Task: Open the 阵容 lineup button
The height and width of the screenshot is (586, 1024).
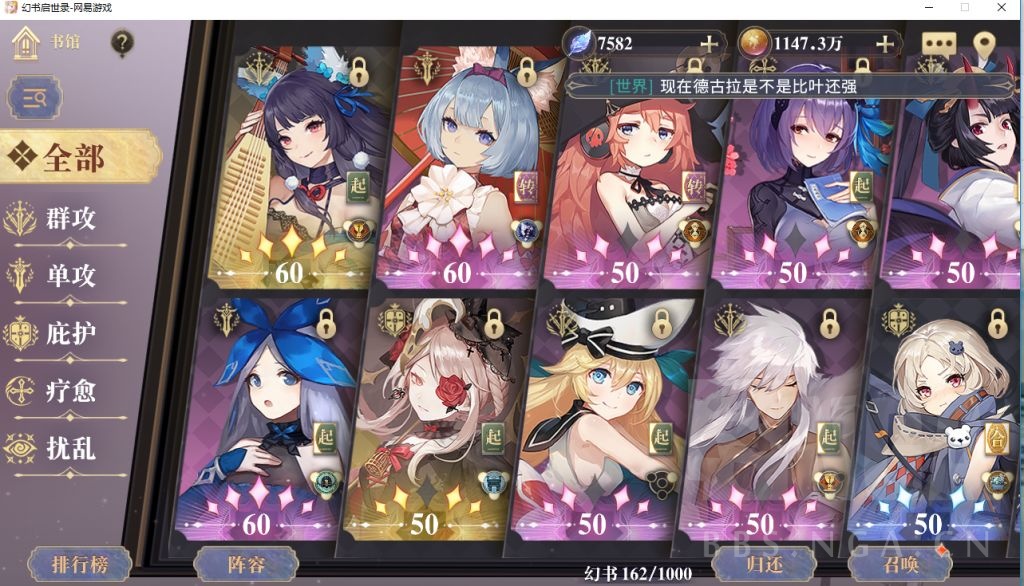Action: [x=245, y=565]
